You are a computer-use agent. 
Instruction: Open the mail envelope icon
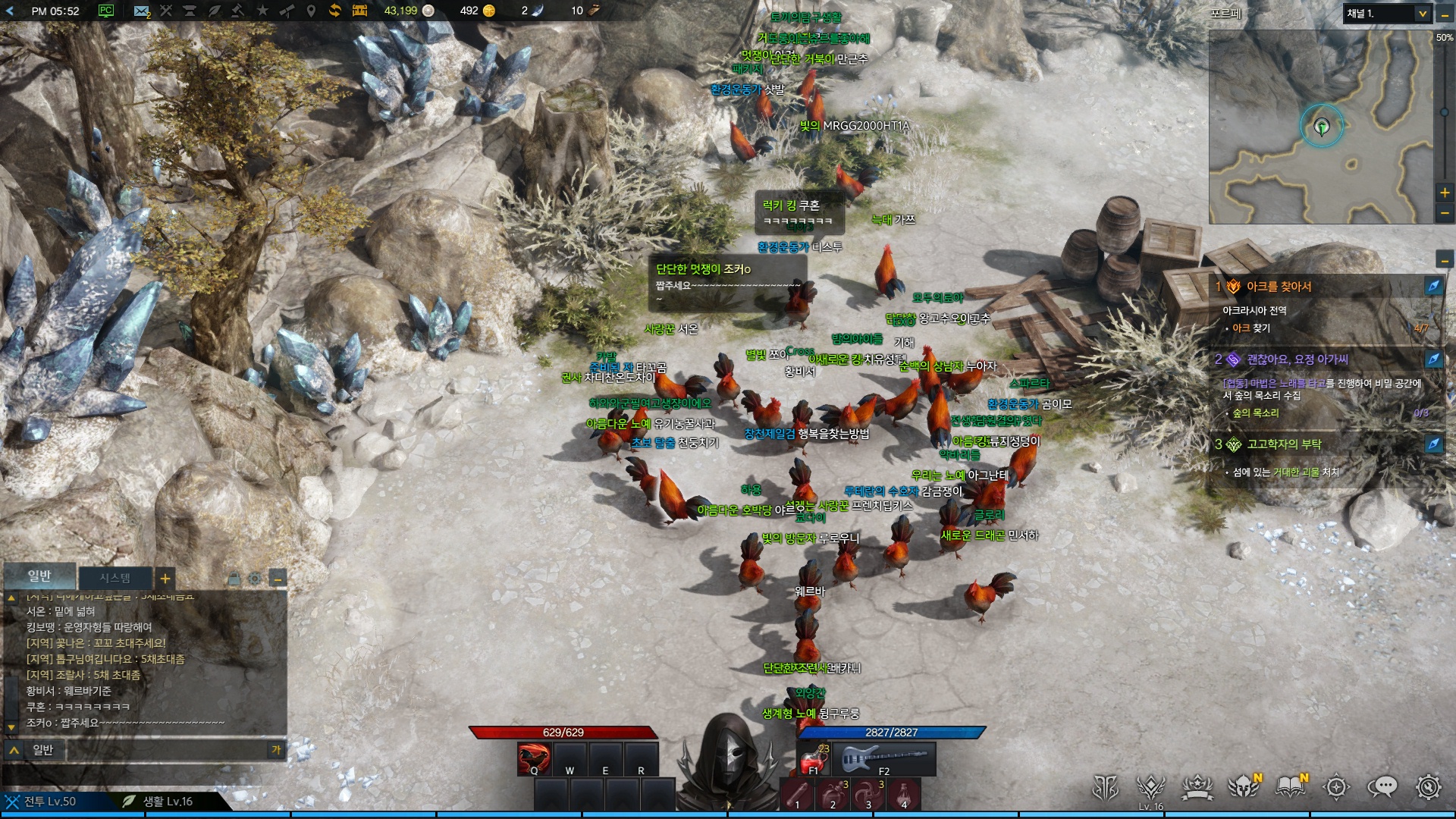pyautogui.click(x=142, y=11)
